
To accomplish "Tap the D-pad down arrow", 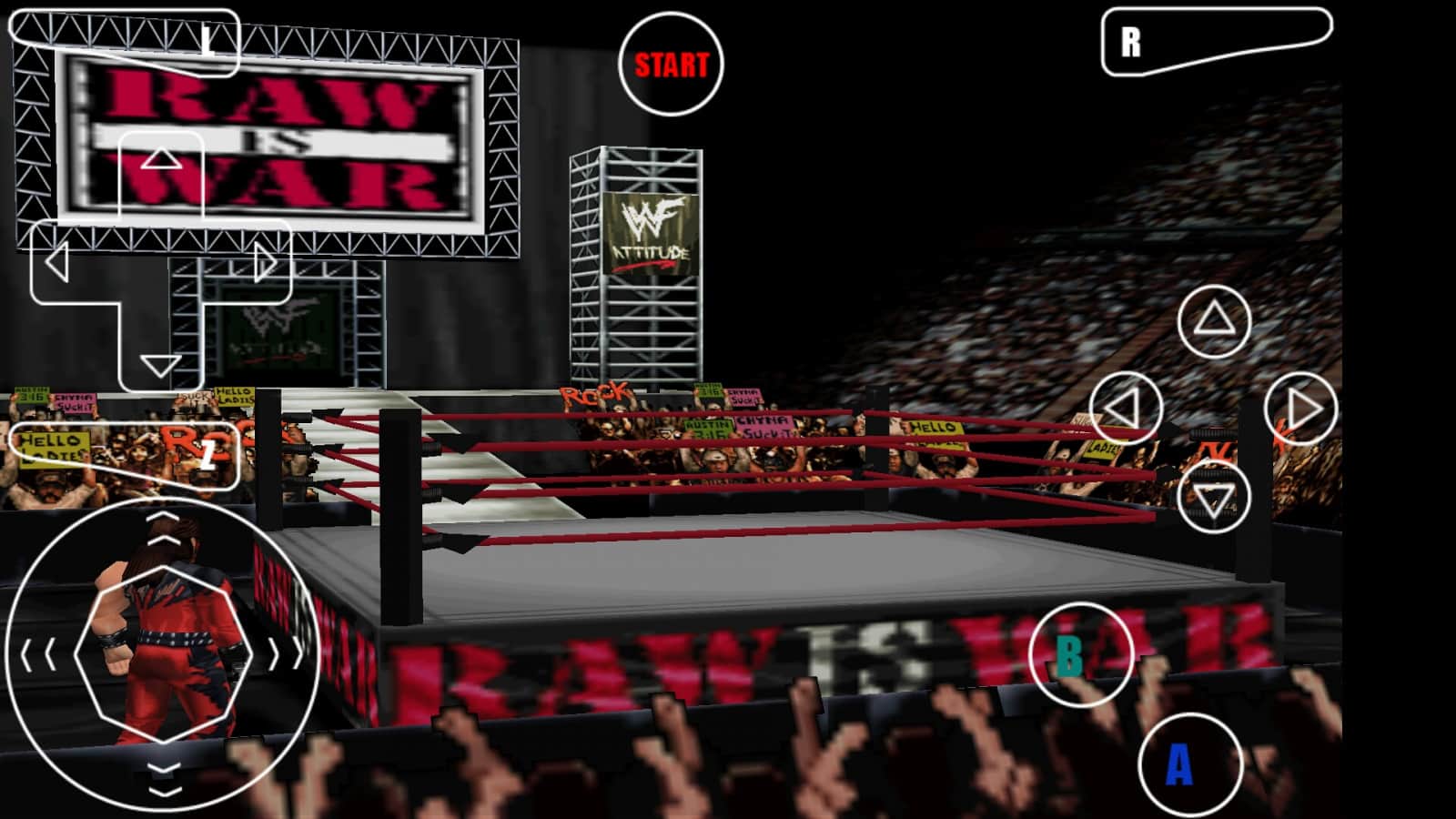I will pos(161,365).
